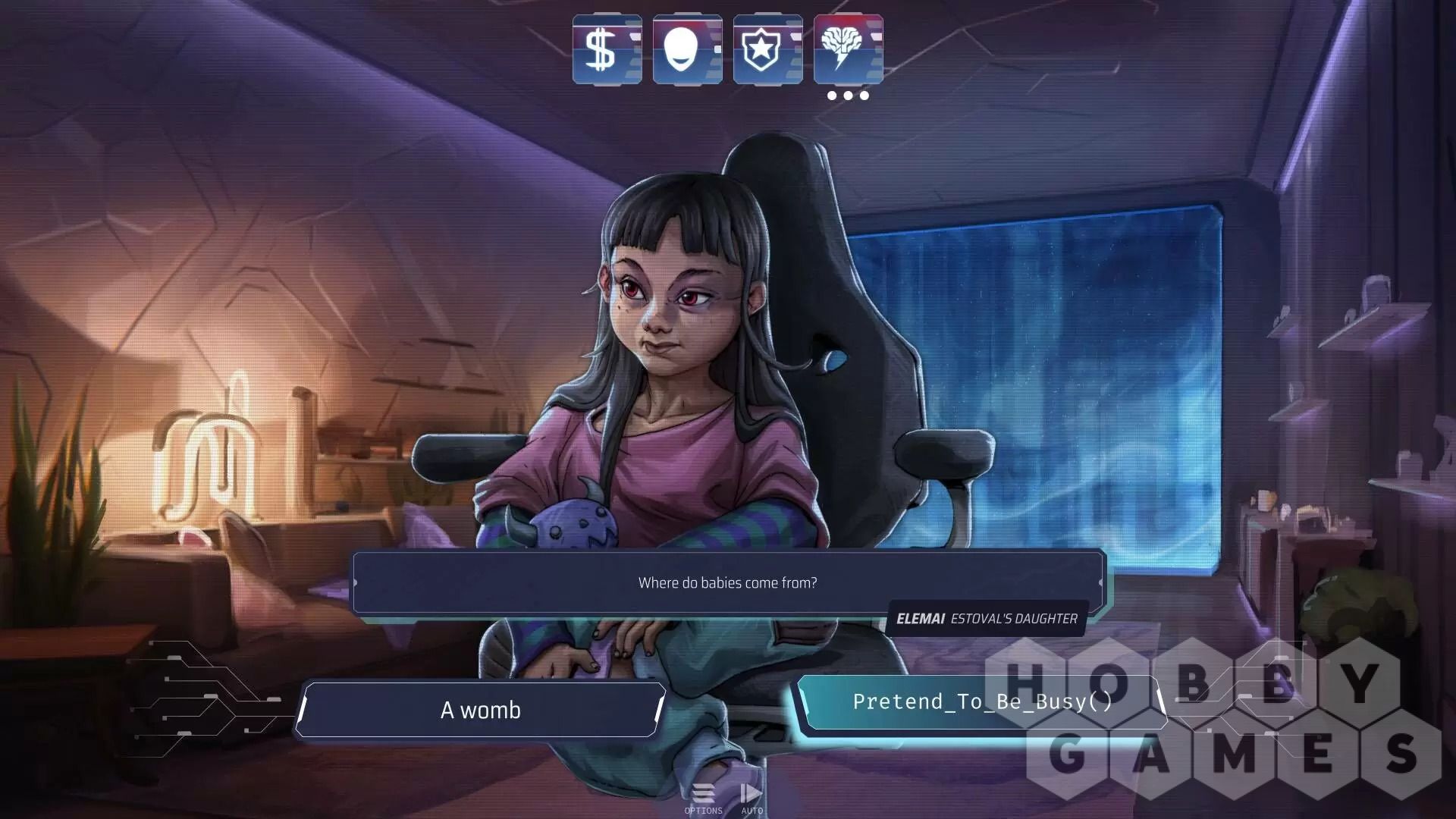The width and height of the screenshot is (1456, 819).
Task: Select the brain lightning stat icon
Action: tap(848, 49)
